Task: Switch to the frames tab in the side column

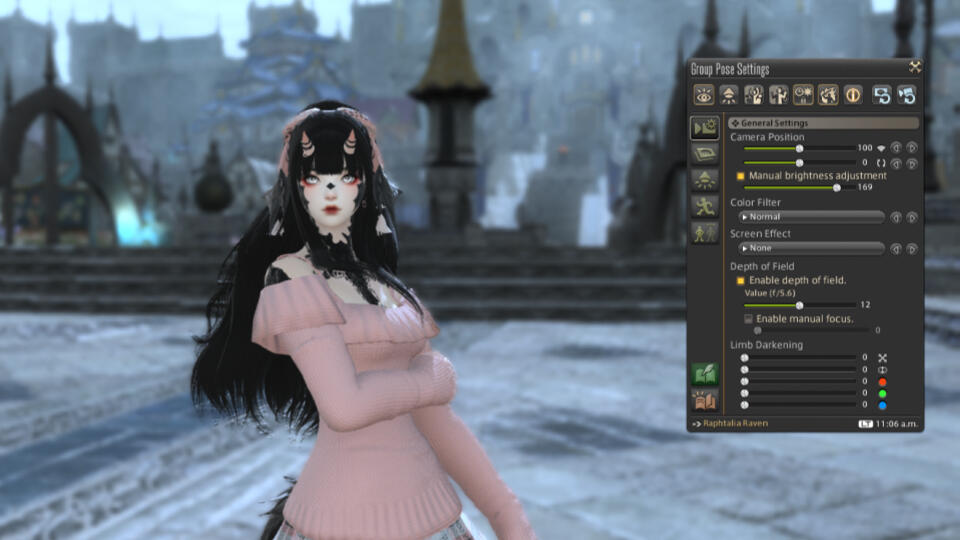Action: [704, 153]
